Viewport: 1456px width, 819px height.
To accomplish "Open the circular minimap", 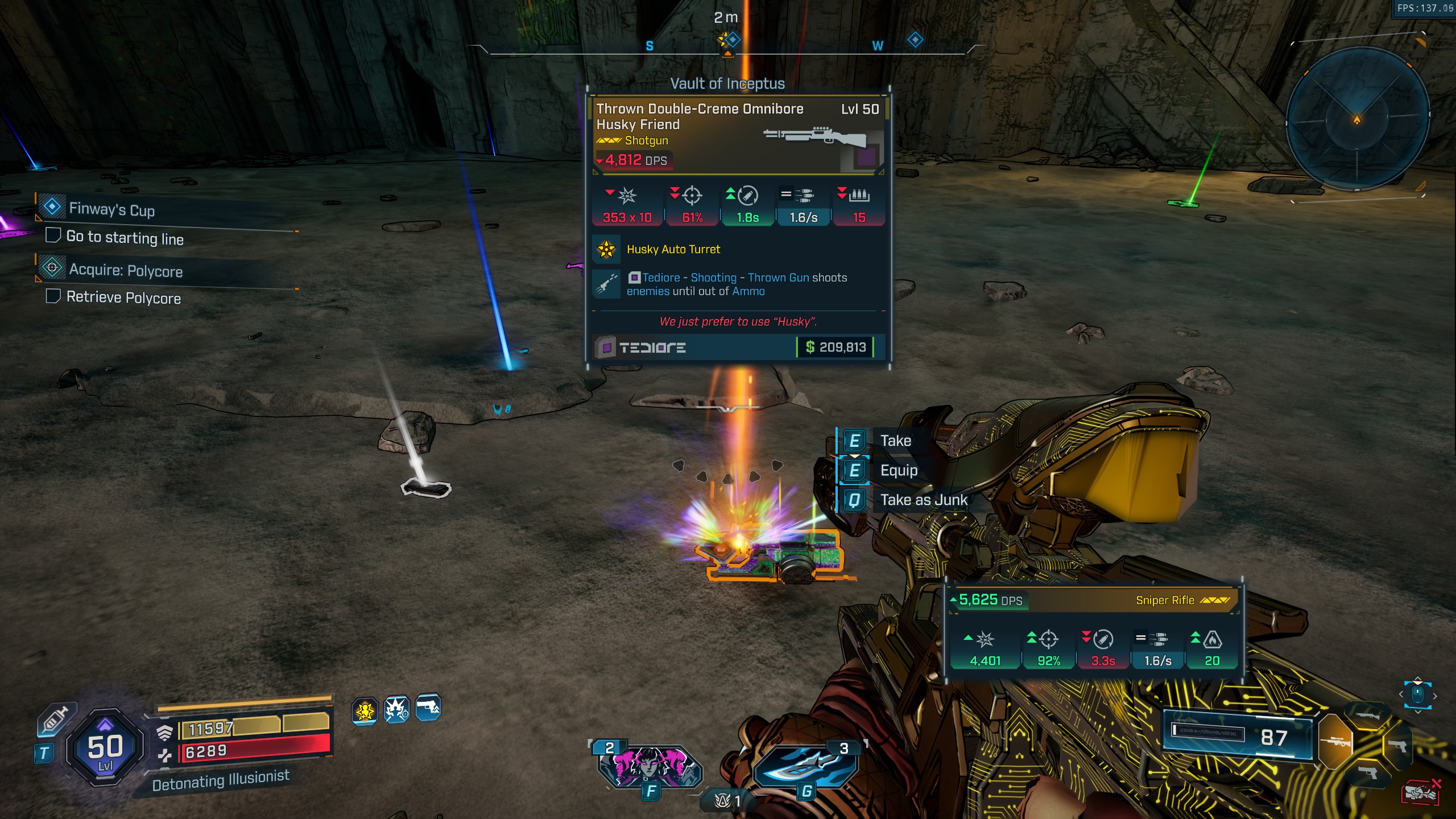I will (1357, 120).
